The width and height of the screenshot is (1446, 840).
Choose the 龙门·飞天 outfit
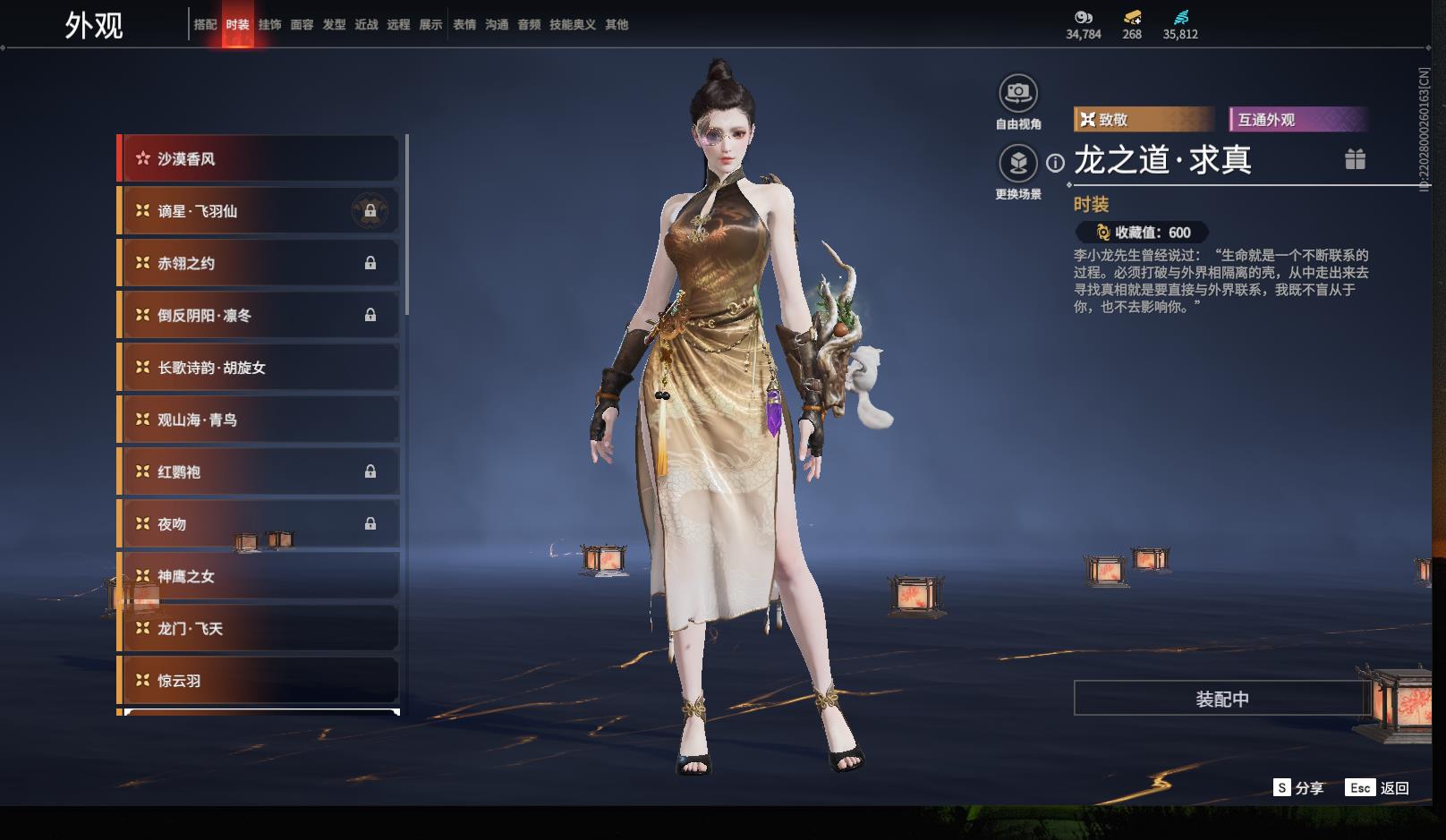[x=259, y=628]
